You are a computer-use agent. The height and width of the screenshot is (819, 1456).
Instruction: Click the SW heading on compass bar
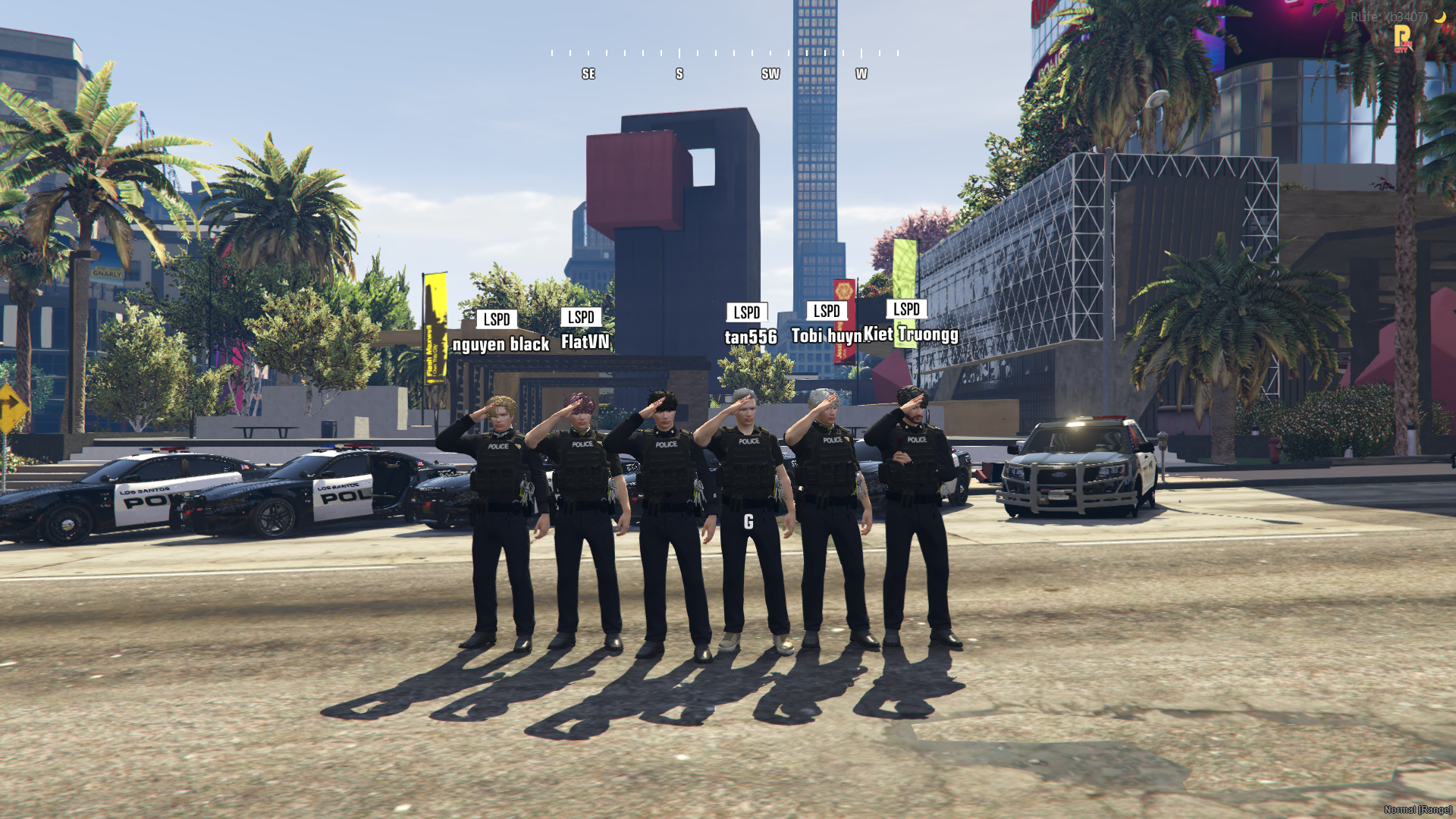tap(770, 74)
